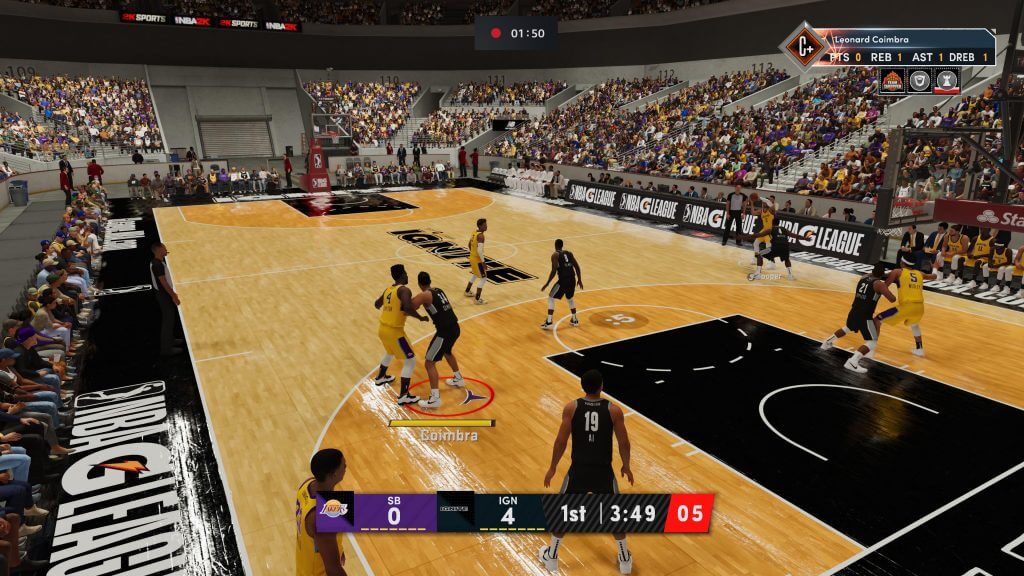Open the C+ teammate grade badge
The image size is (1024, 576).
click(803, 46)
